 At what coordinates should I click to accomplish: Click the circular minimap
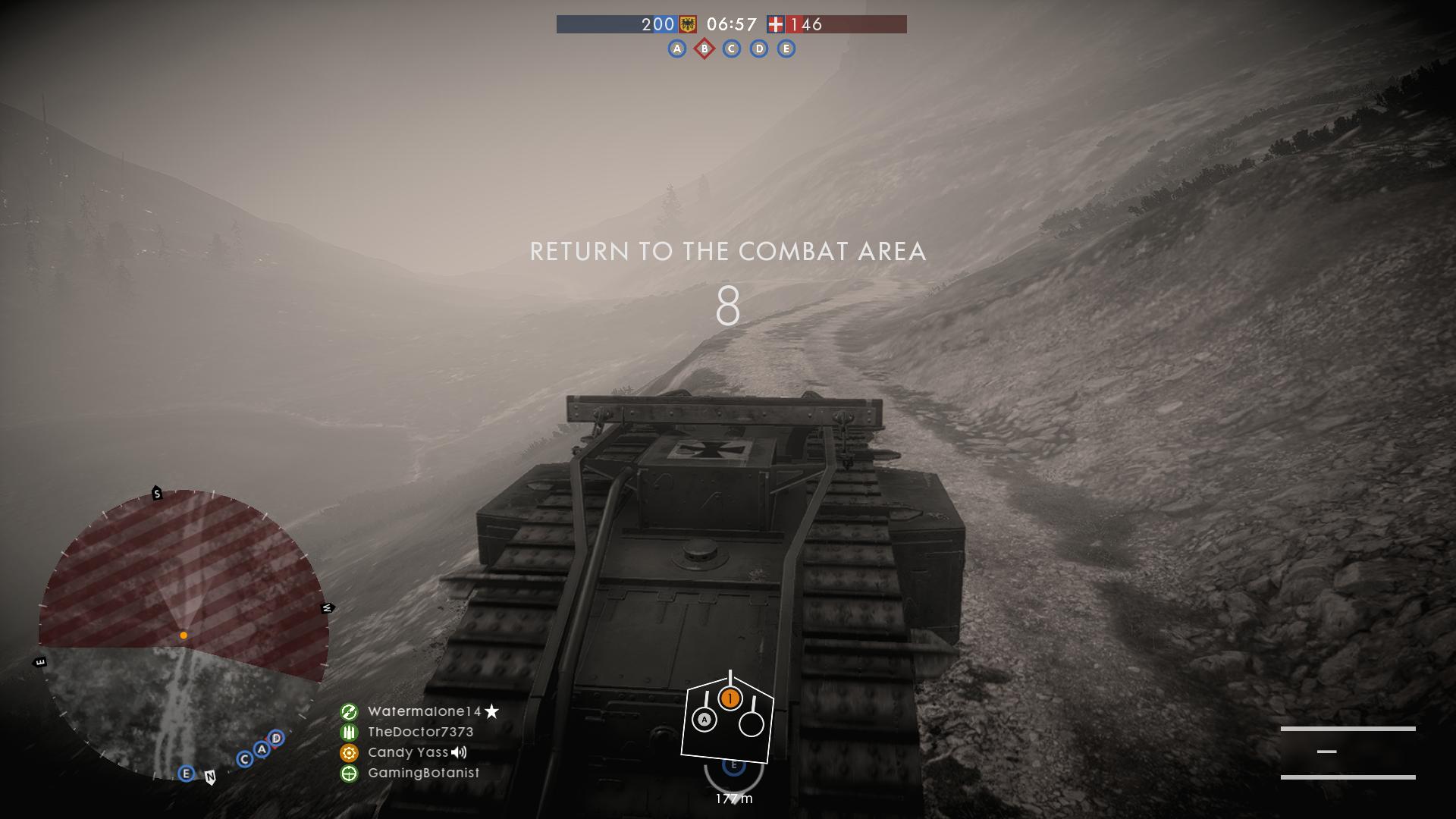(x=184, y=635)
